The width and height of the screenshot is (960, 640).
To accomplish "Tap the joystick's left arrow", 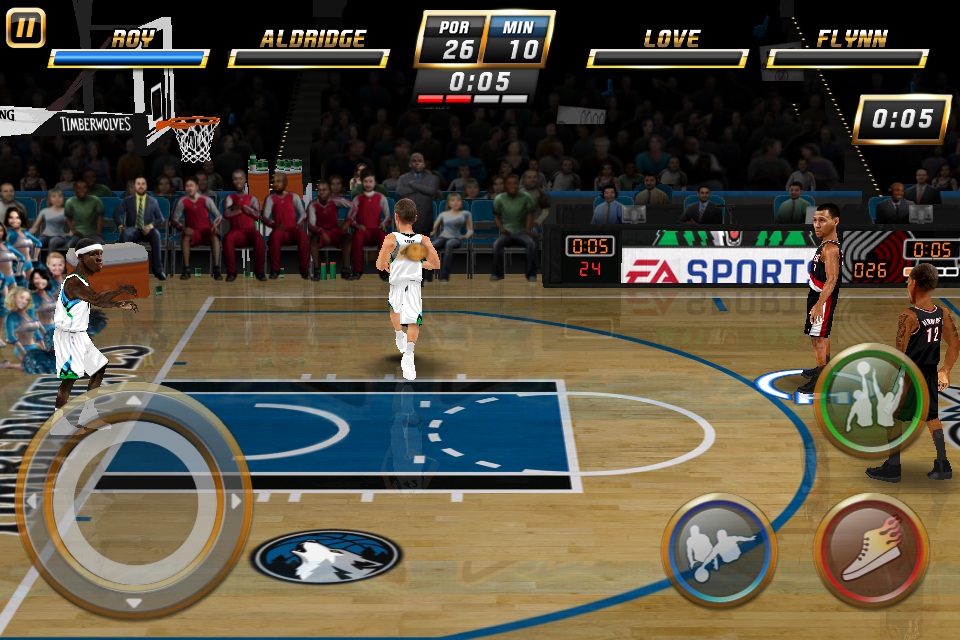I will [x=30, y=500].
